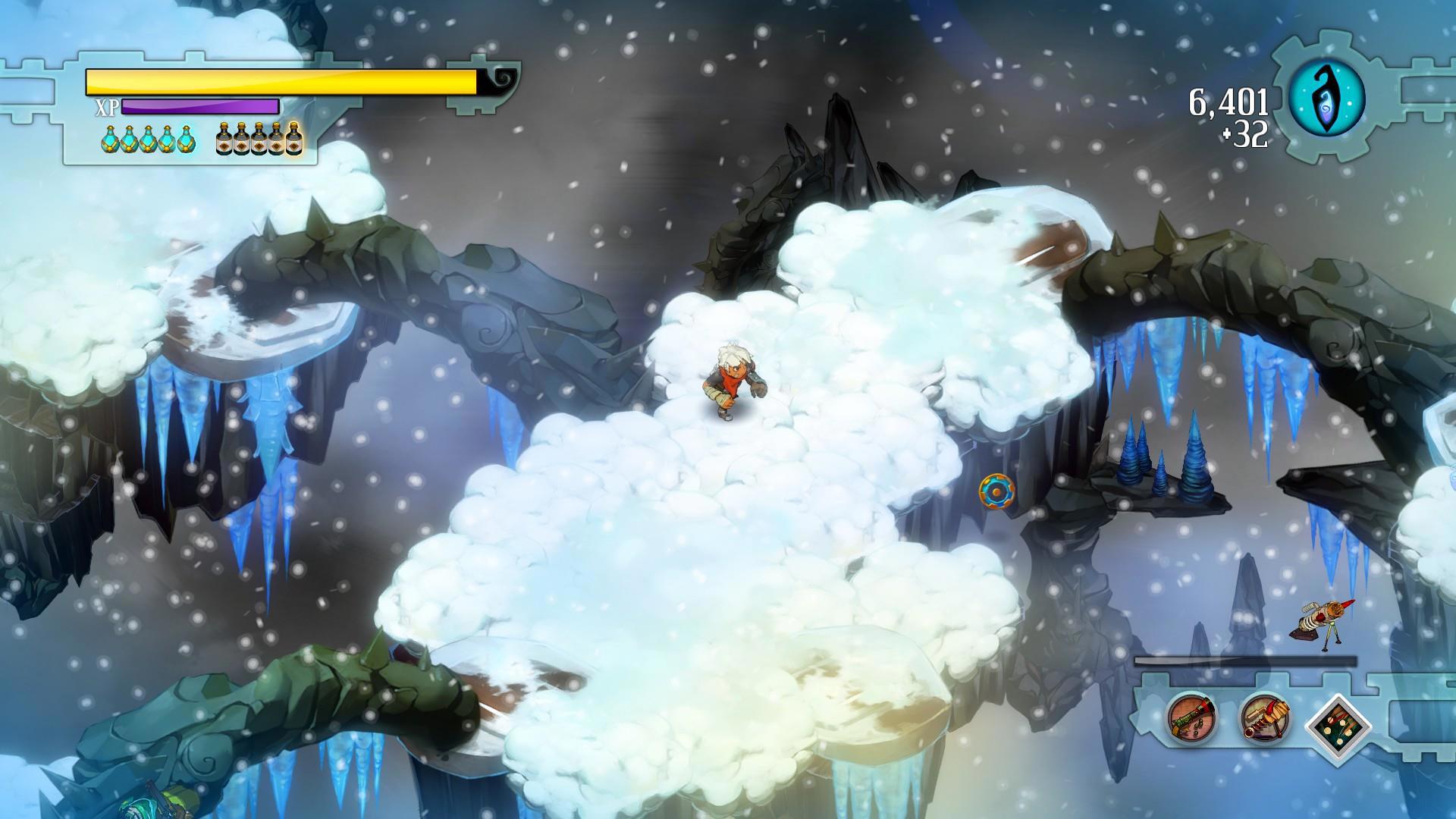Use the glowing black tonic bottle
Image resolution: width=1456 pixels, height=819 pixels.
point(293,139)
